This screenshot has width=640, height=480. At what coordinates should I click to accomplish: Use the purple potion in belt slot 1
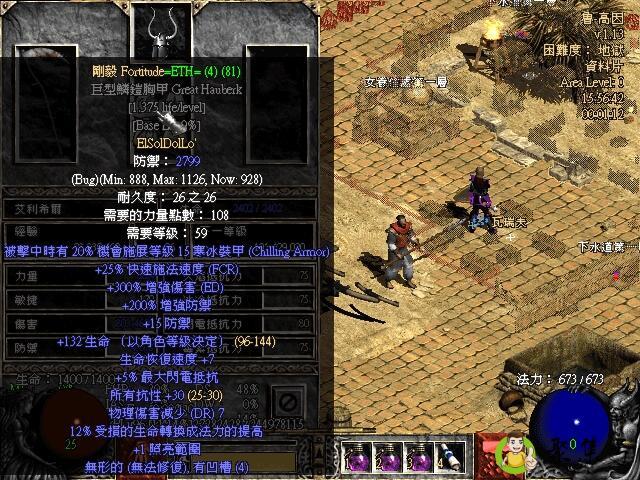tap(357, 457)
